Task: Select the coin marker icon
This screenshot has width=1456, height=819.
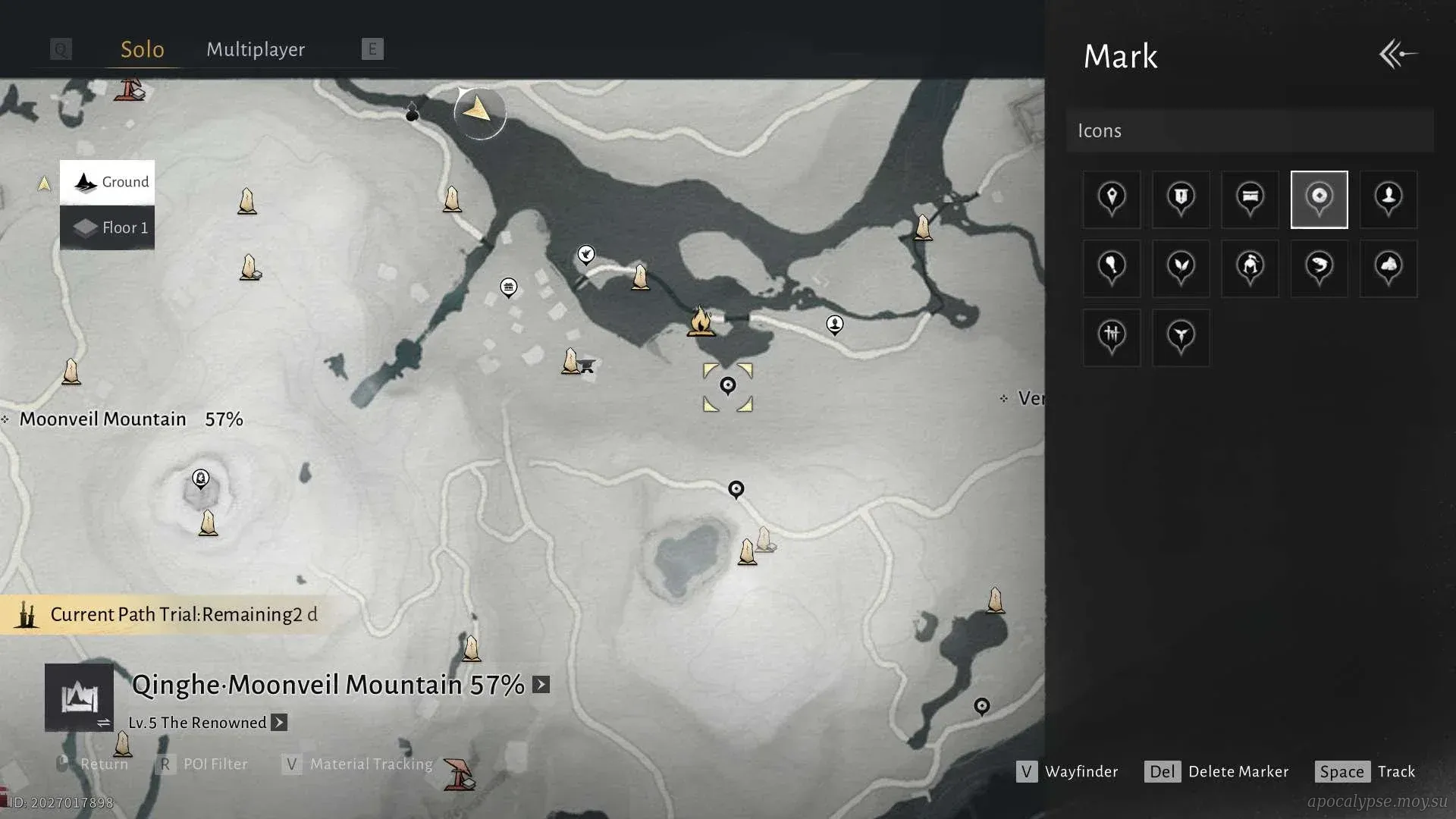Action: coord(1319,199)
